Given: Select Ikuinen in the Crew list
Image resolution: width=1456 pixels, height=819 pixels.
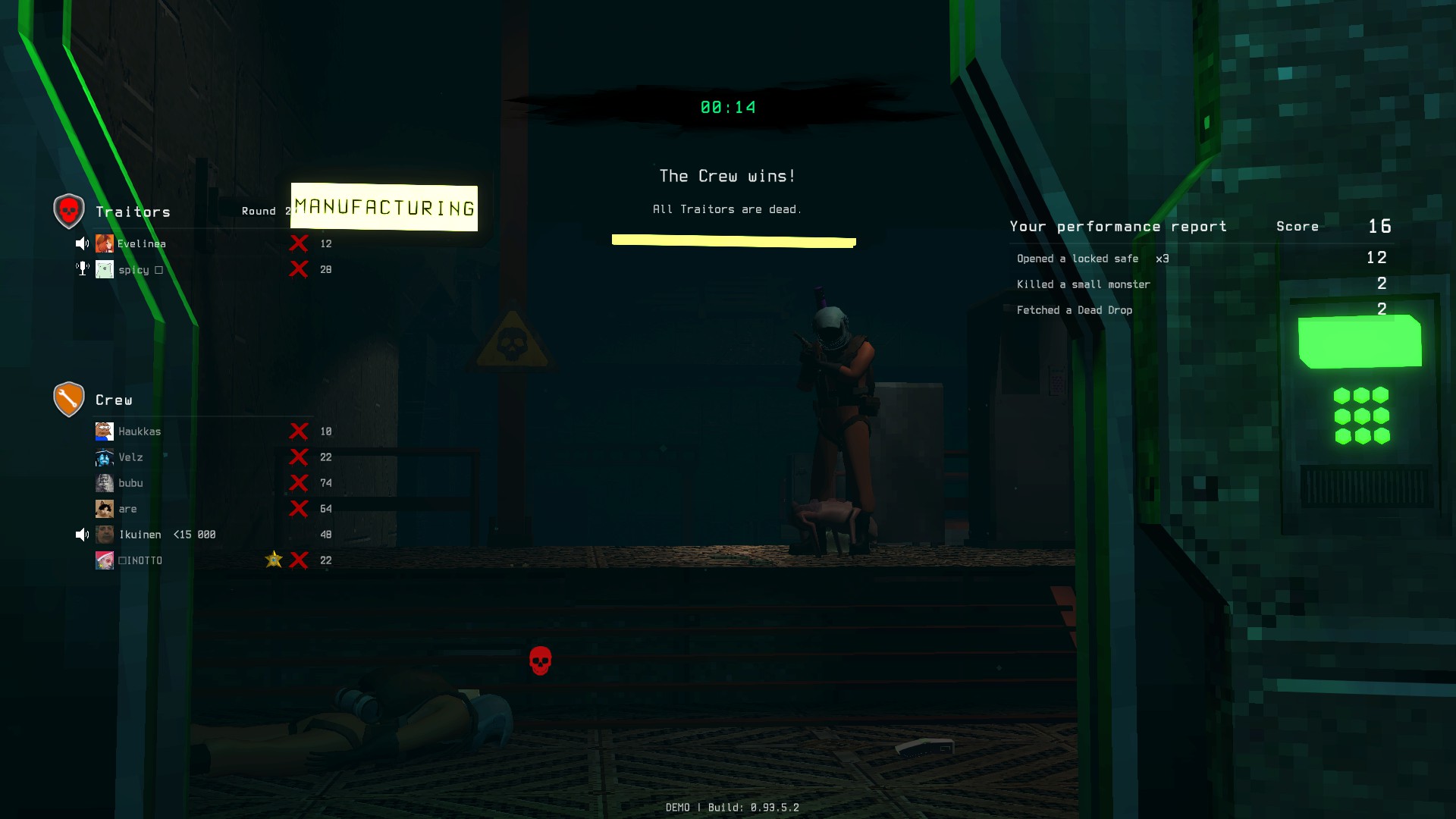Looking at the screenshot, I should click(x=140, y=535).
